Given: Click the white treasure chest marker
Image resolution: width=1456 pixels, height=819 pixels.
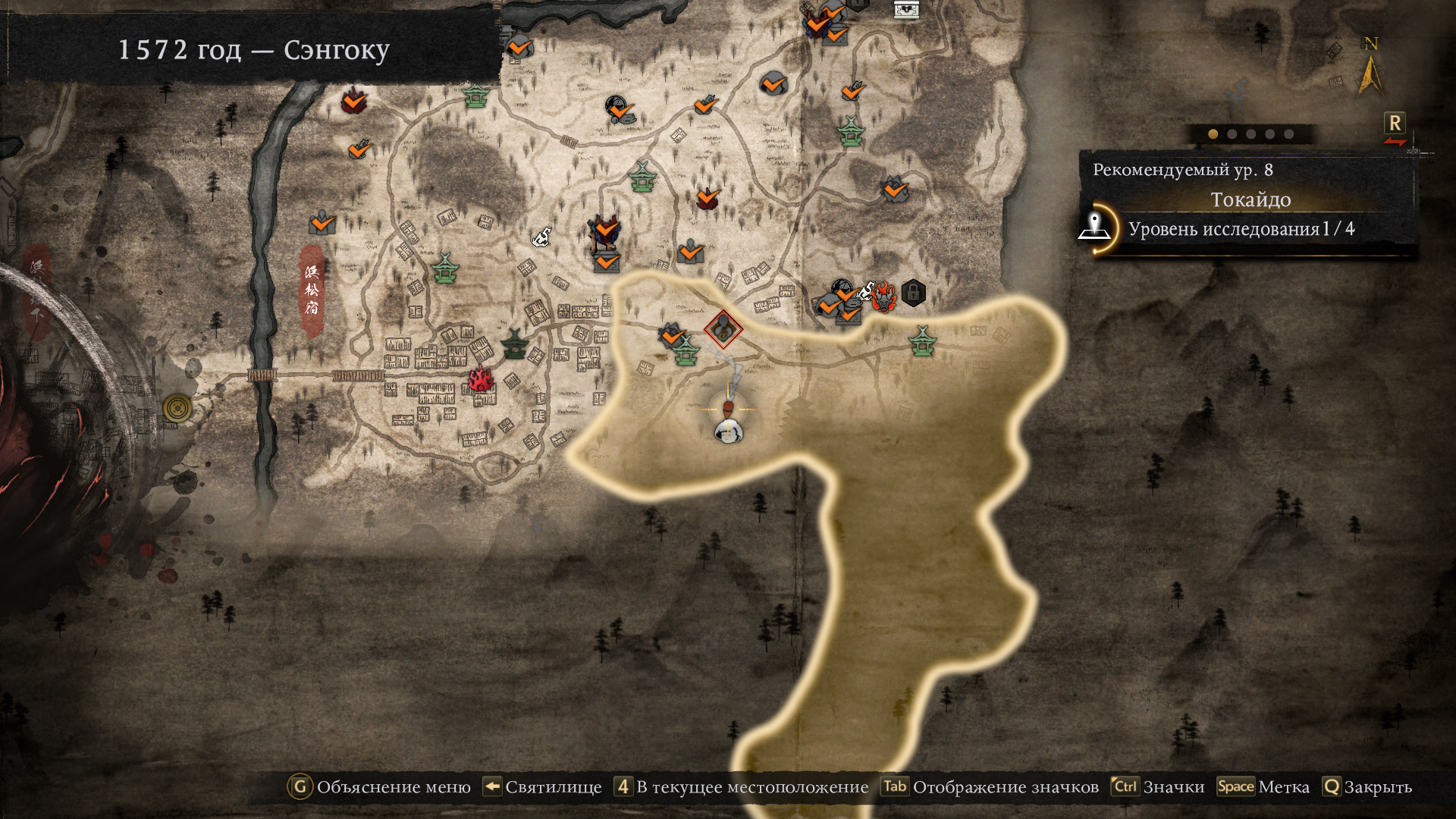Looking at the screenshot, I should (906, 10).
